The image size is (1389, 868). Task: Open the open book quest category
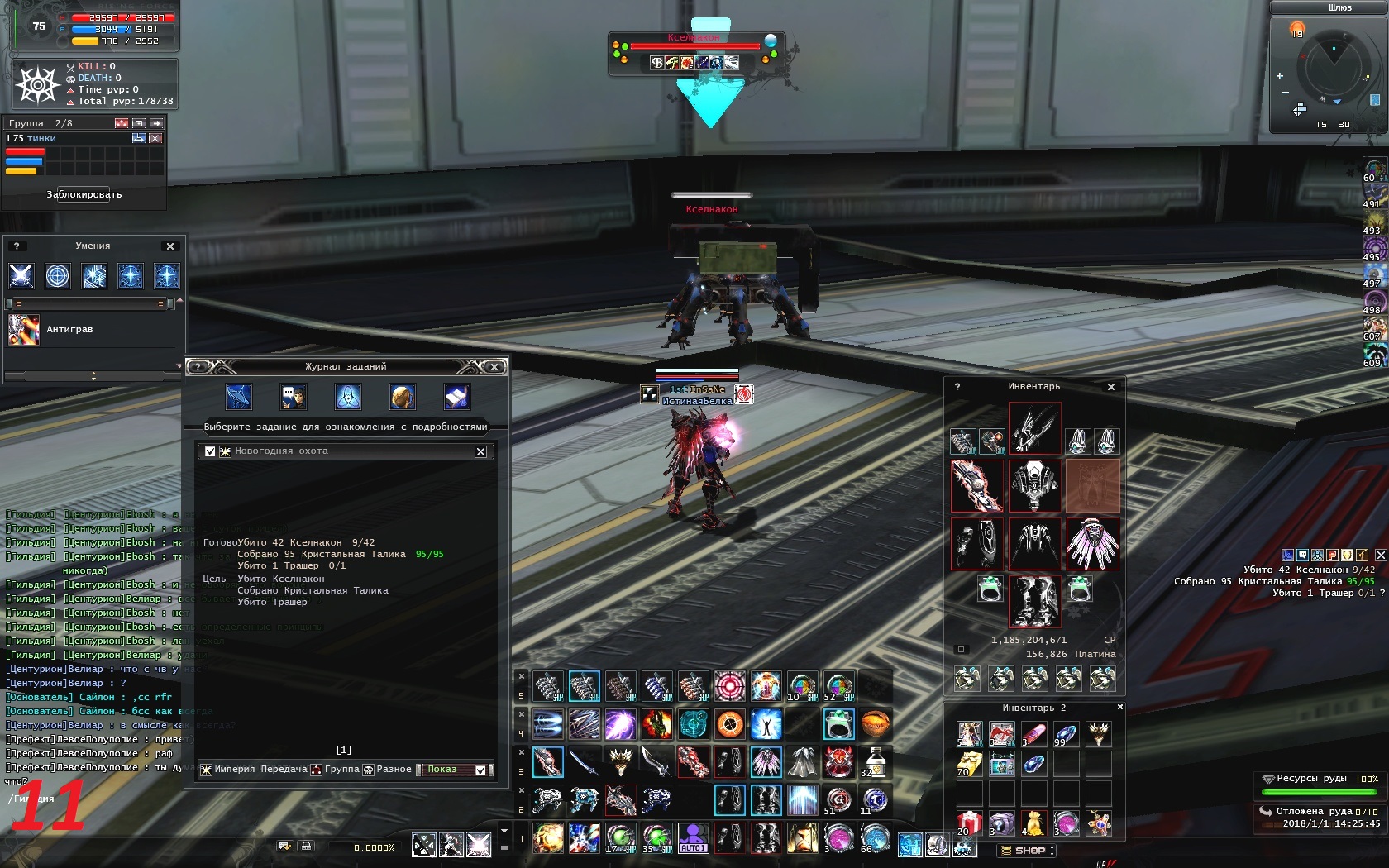click(456, 397)
